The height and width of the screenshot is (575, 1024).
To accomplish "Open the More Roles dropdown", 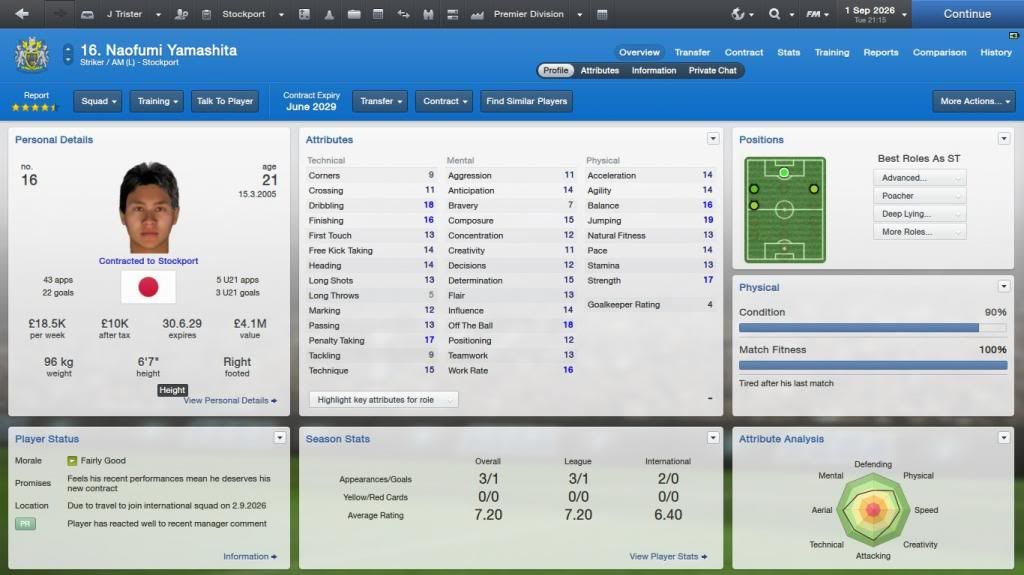I will 919,232.
